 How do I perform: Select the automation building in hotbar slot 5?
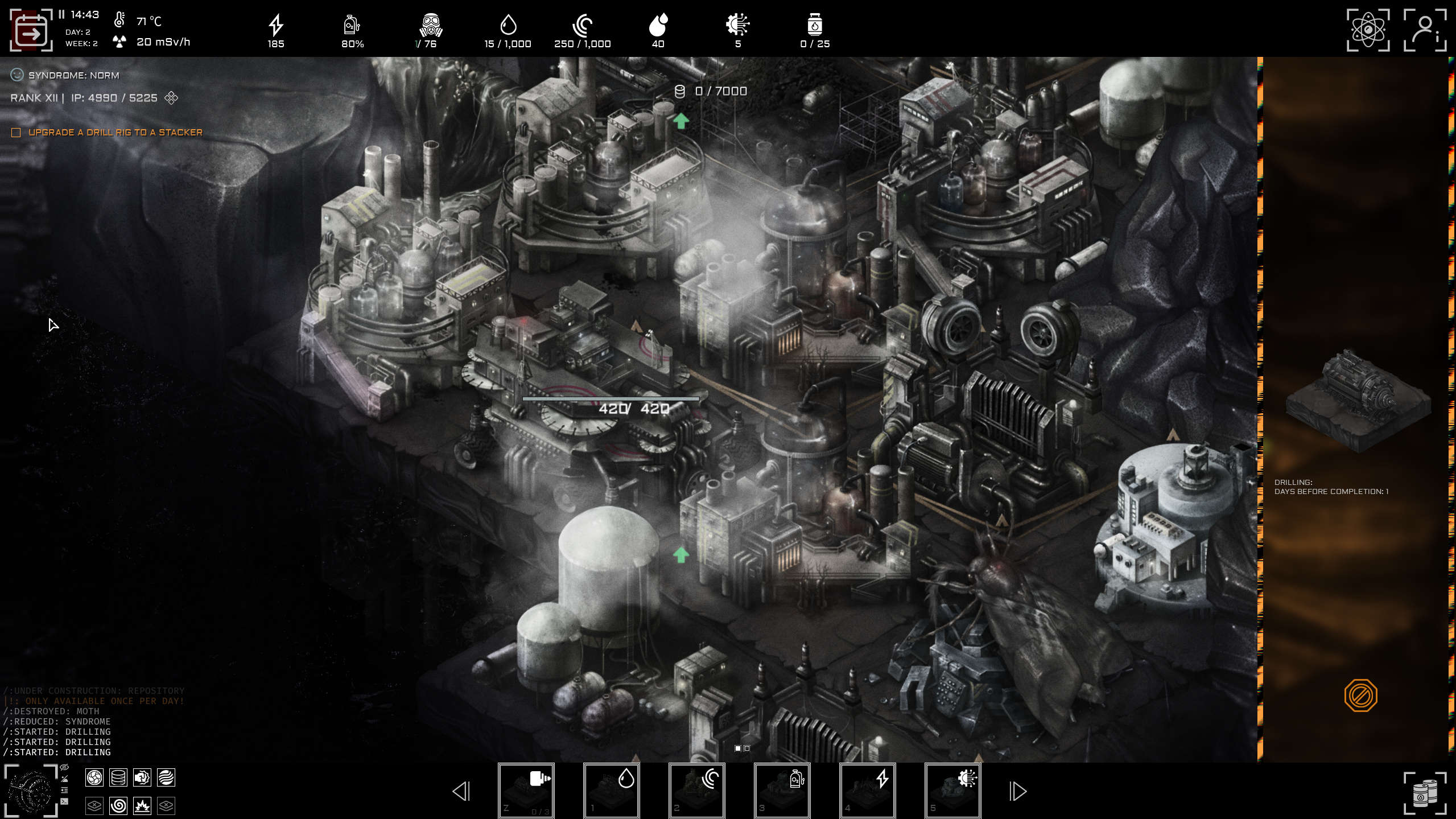click(954, 790)
